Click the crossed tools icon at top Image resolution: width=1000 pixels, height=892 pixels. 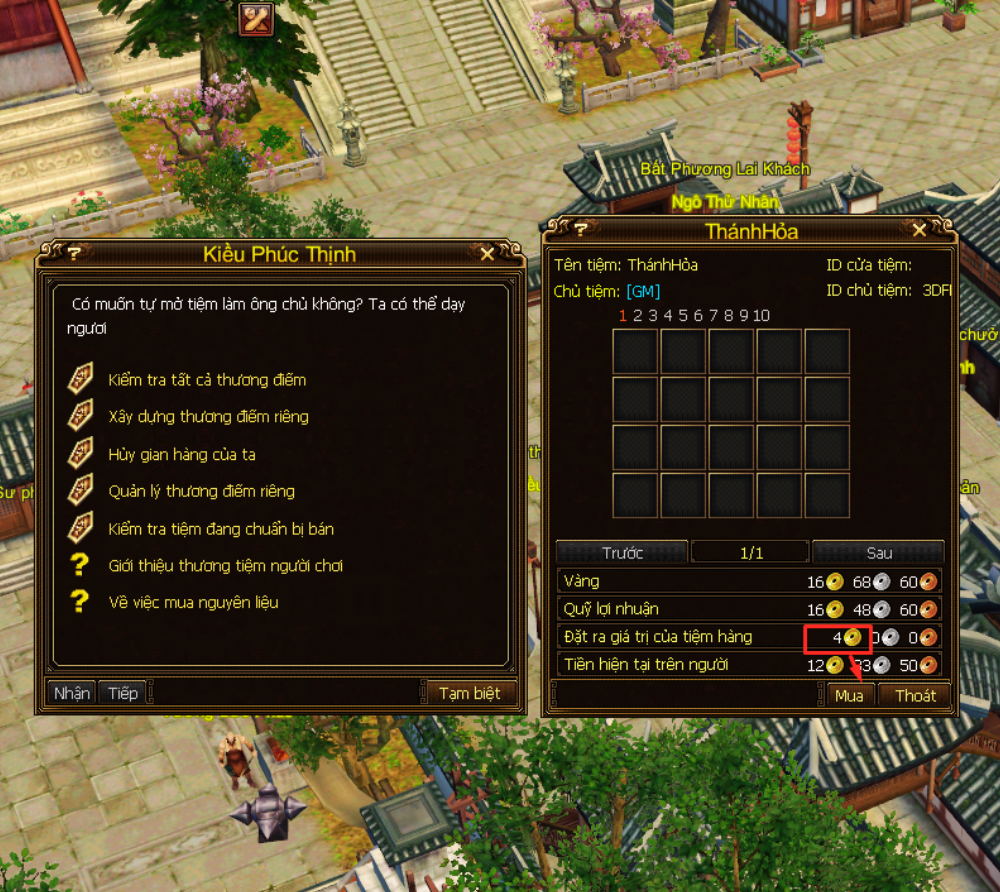pyautogui.click(x=257, y=18)
